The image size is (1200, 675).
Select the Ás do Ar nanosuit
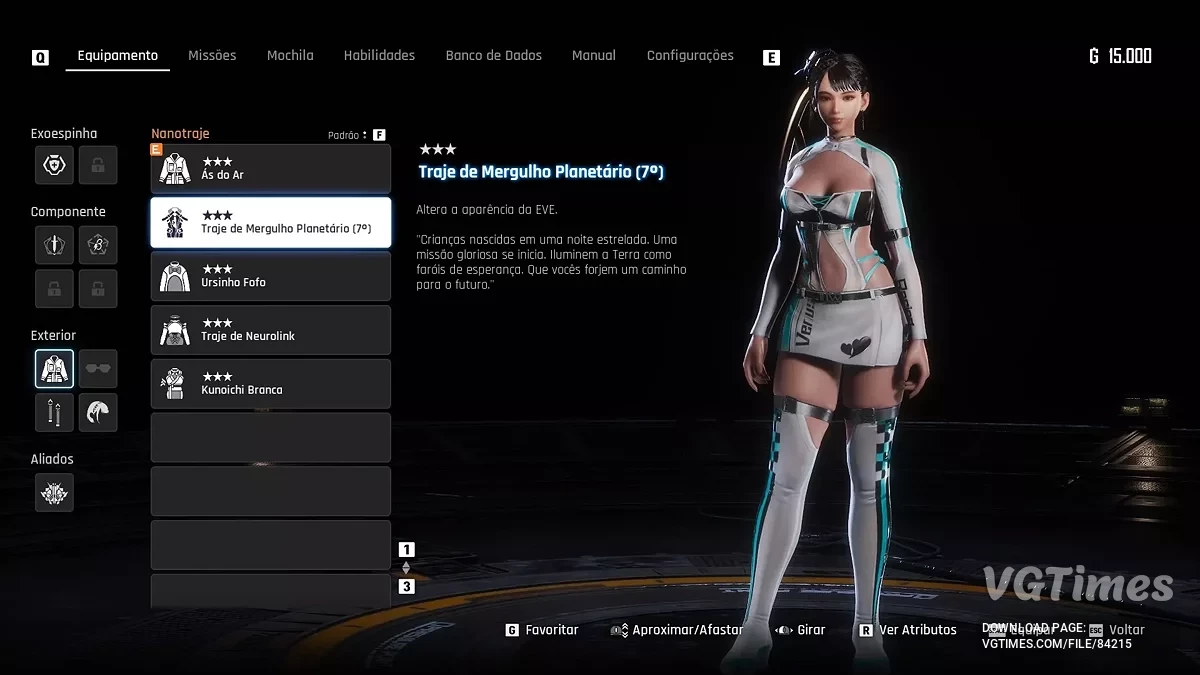pyautogui.click(x=270, y=169)
